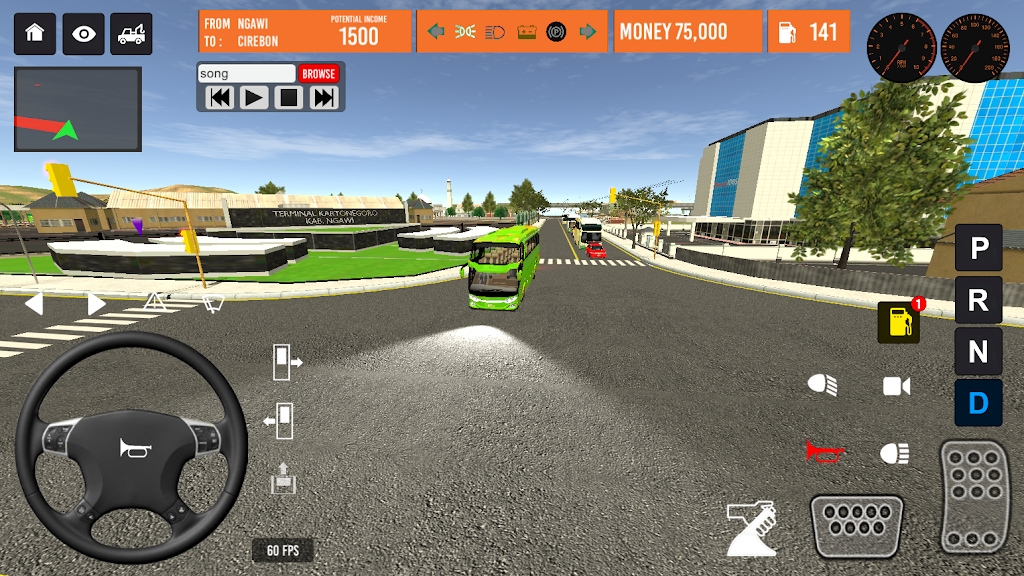The height and width of the screenshot is (576, 1024).
Task: Switch the camera view
Action: coord(896,386)
